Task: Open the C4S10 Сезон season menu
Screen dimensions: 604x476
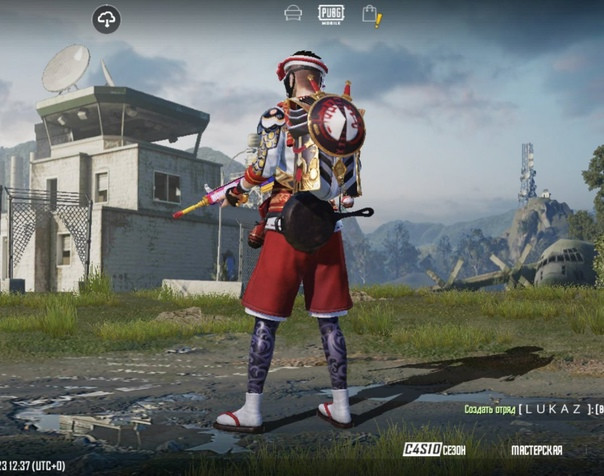Action: pos(434,450)
